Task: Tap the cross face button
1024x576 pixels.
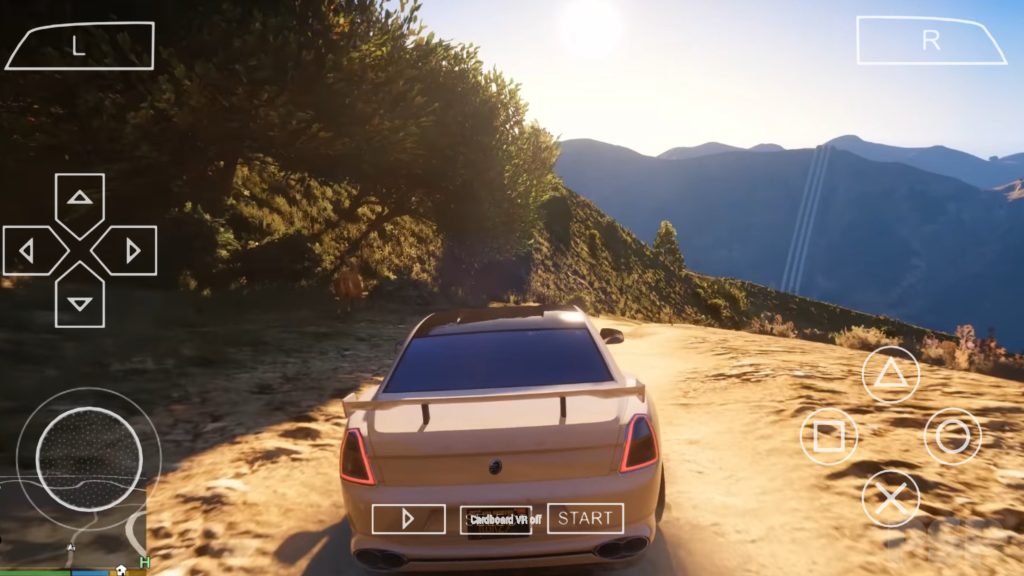Action: (x=890, y=498)
